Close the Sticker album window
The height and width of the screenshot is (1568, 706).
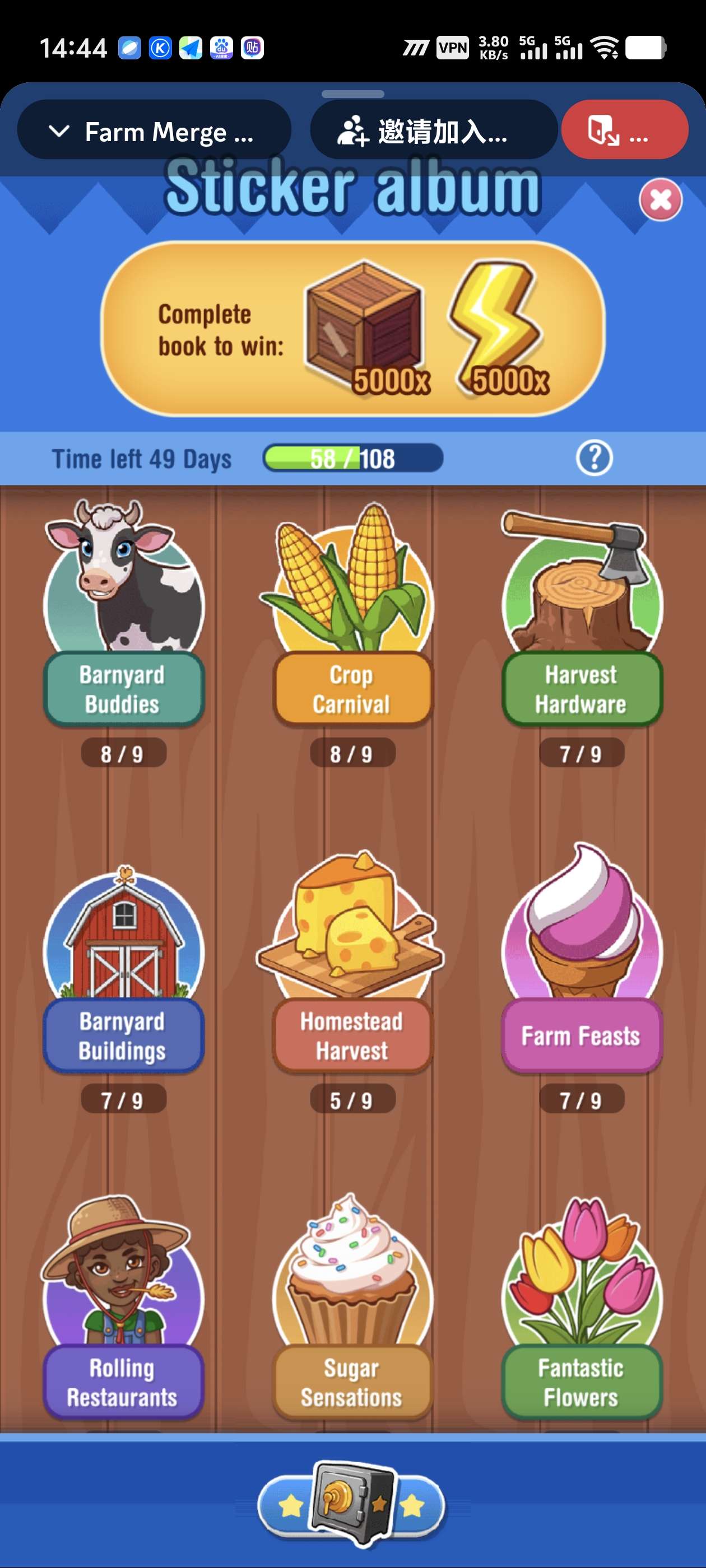(x=660, y=200)
